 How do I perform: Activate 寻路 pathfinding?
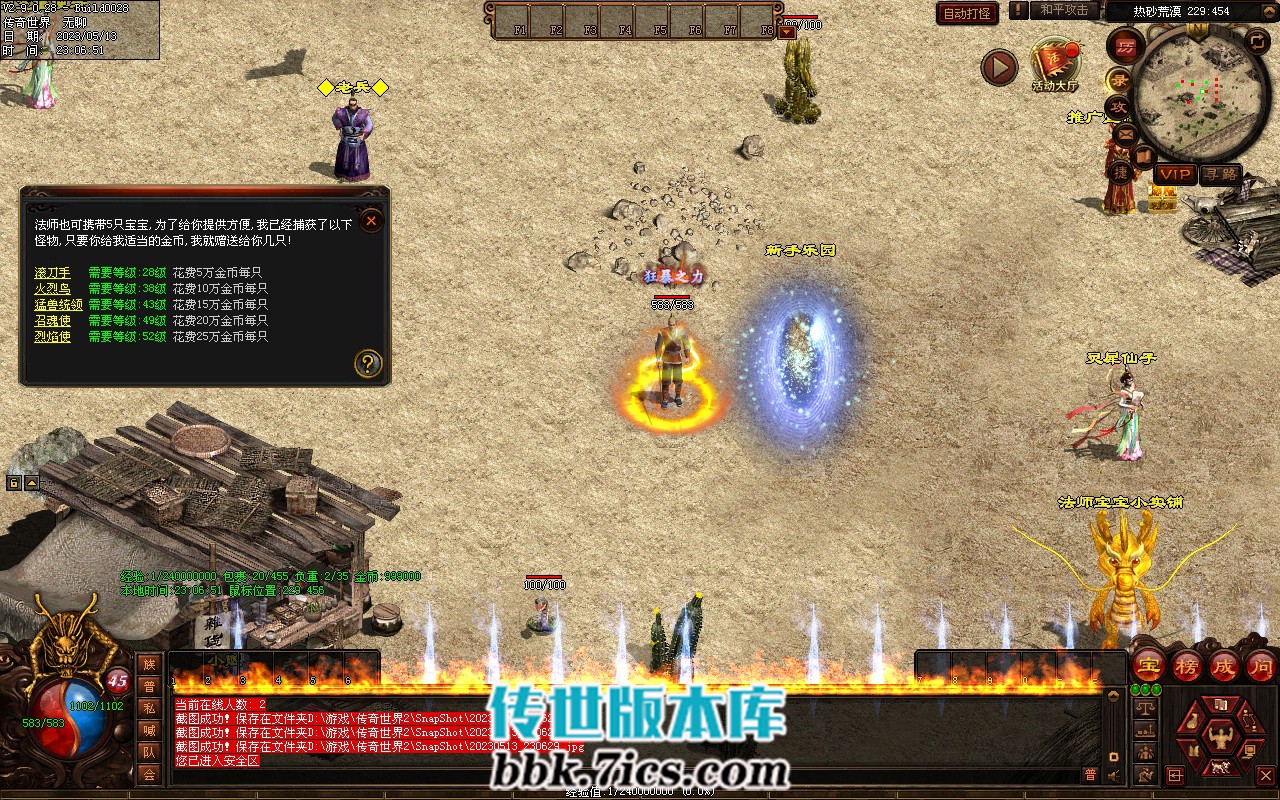pyautogui.click(x=1220, y=174)
